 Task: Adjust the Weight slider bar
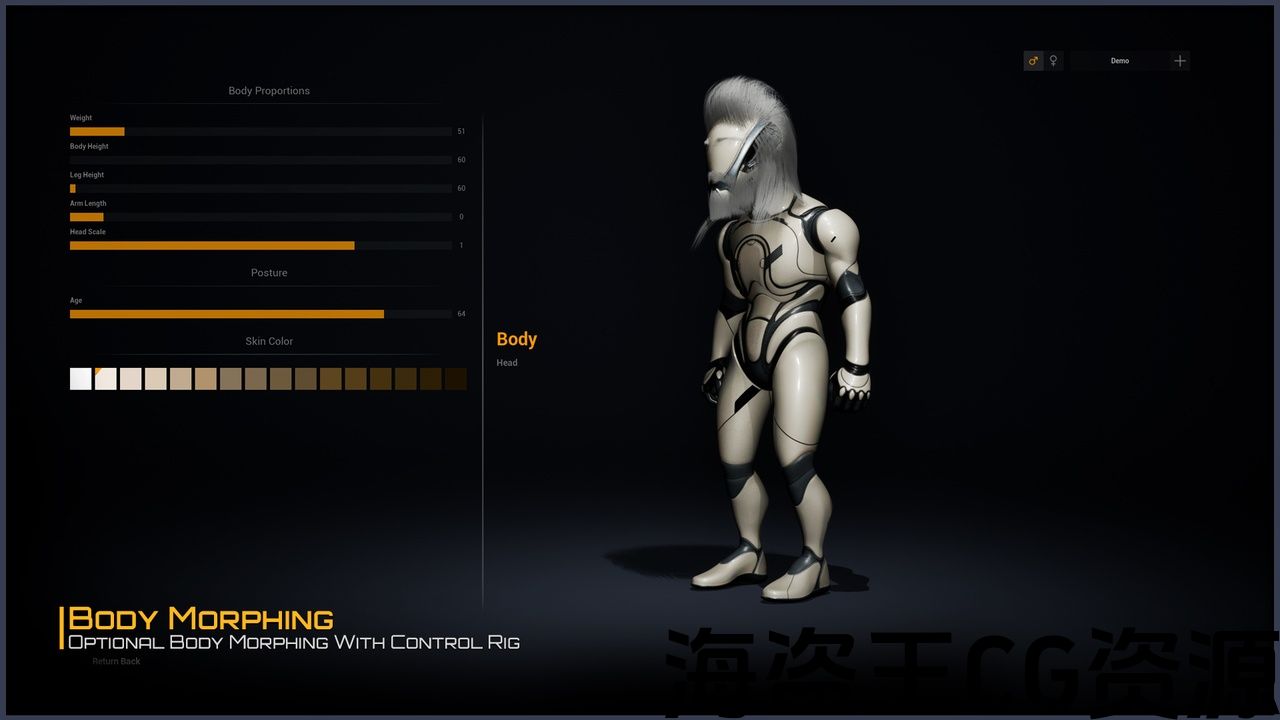260,131
